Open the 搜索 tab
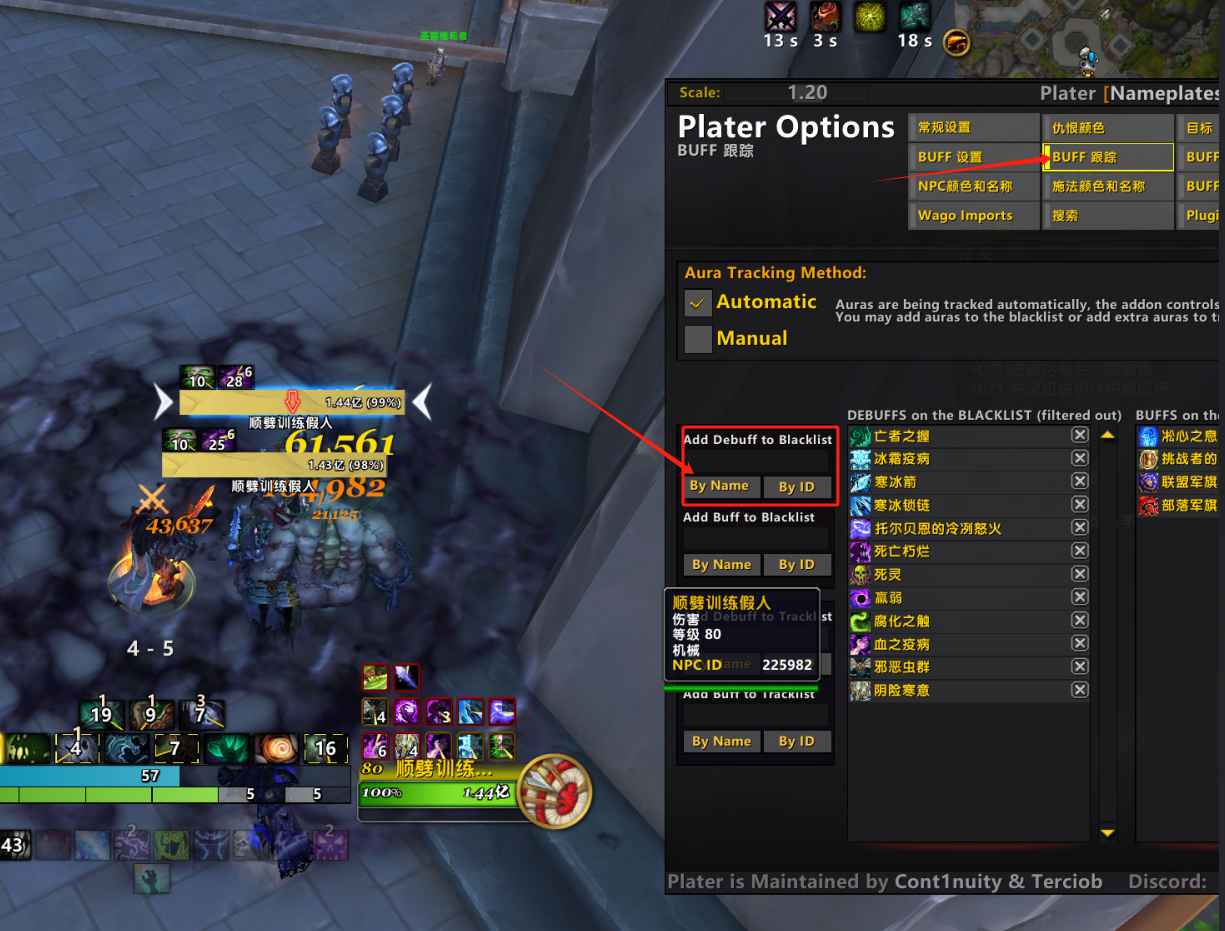This screenshot has width=1225, height=931. 1108,215
